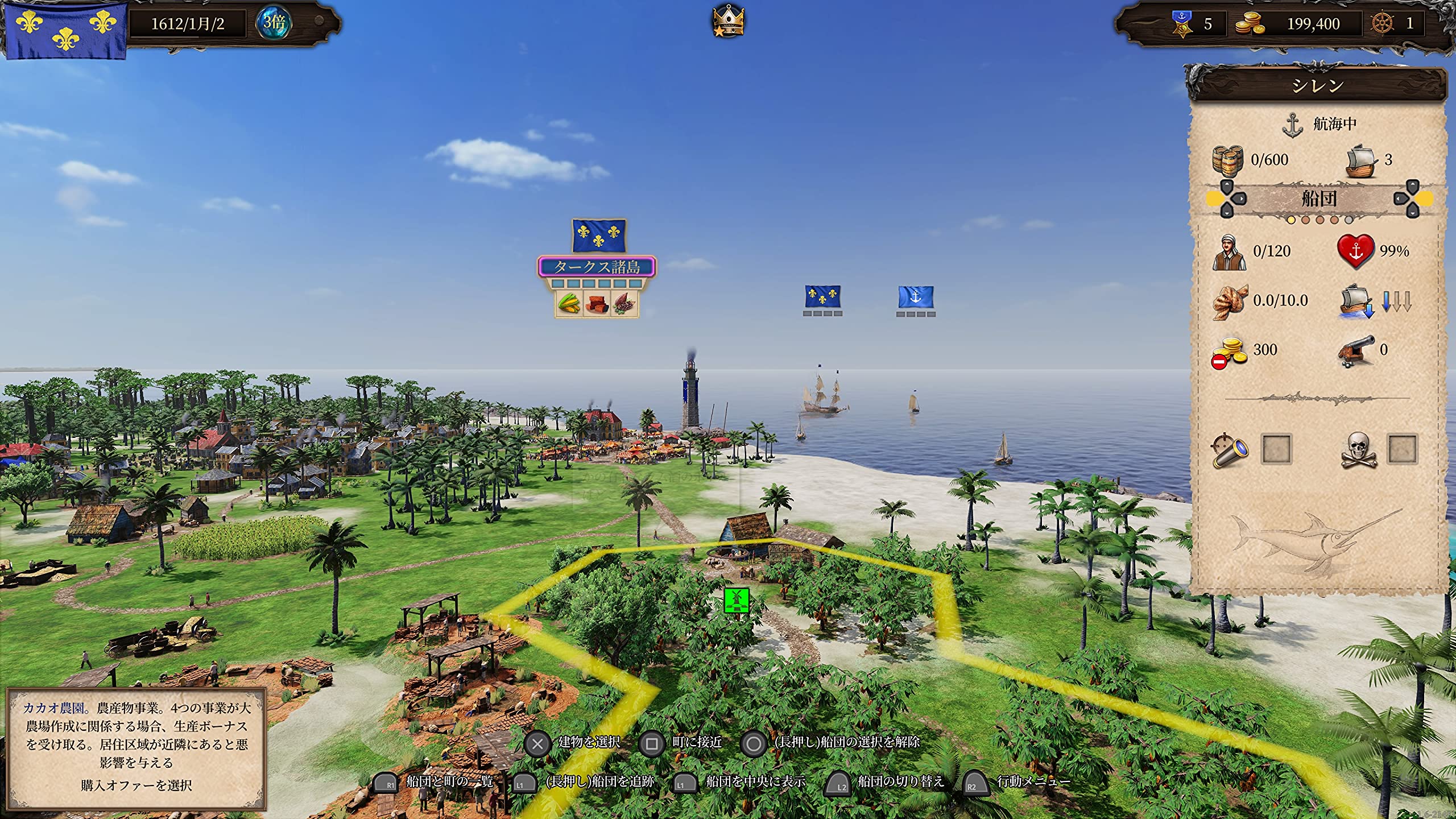The height and width of the screenshot is (819, 1456).
Task: Select the 購入オファーを選択 text
Action: pyautogui.click(x=136, y=785)
